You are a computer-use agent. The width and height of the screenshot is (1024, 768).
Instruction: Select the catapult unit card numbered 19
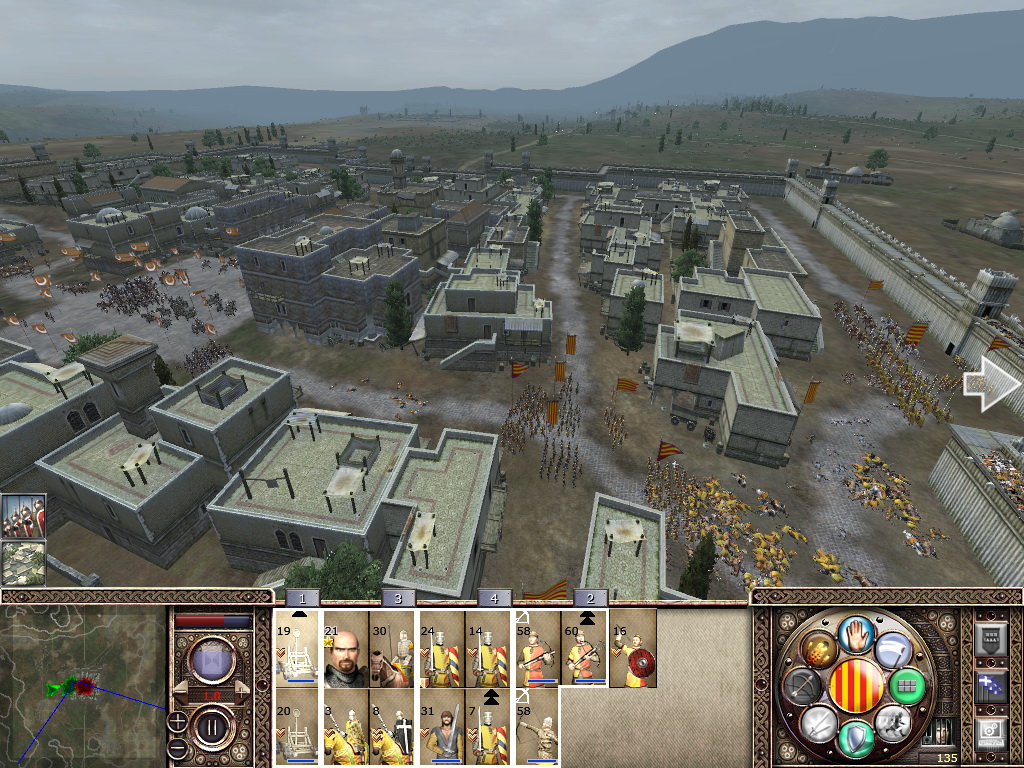coord(297,650)
